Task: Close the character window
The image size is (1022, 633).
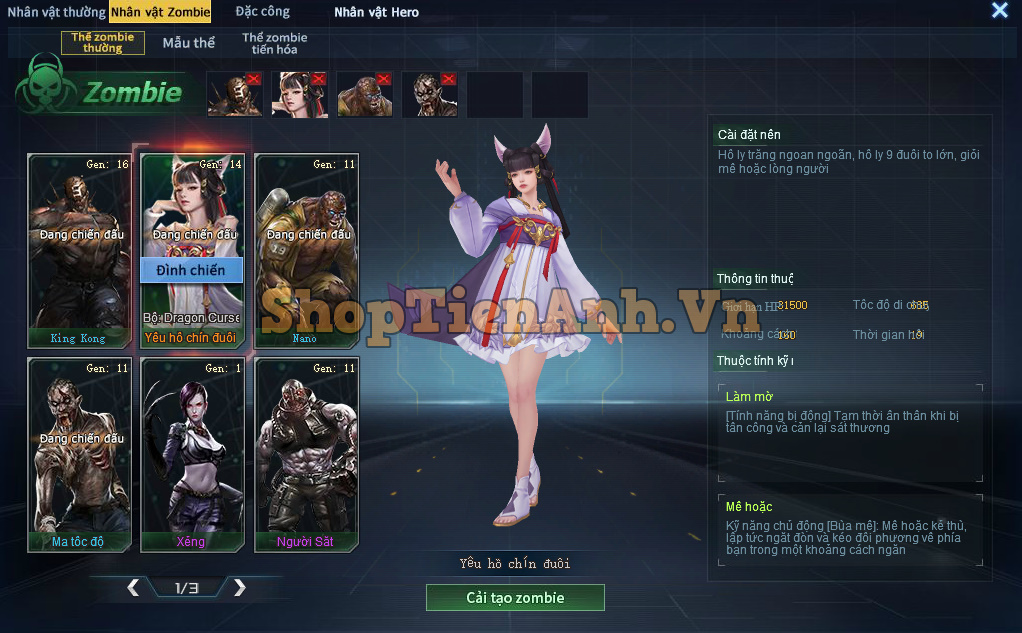Action: pos(999,11)
